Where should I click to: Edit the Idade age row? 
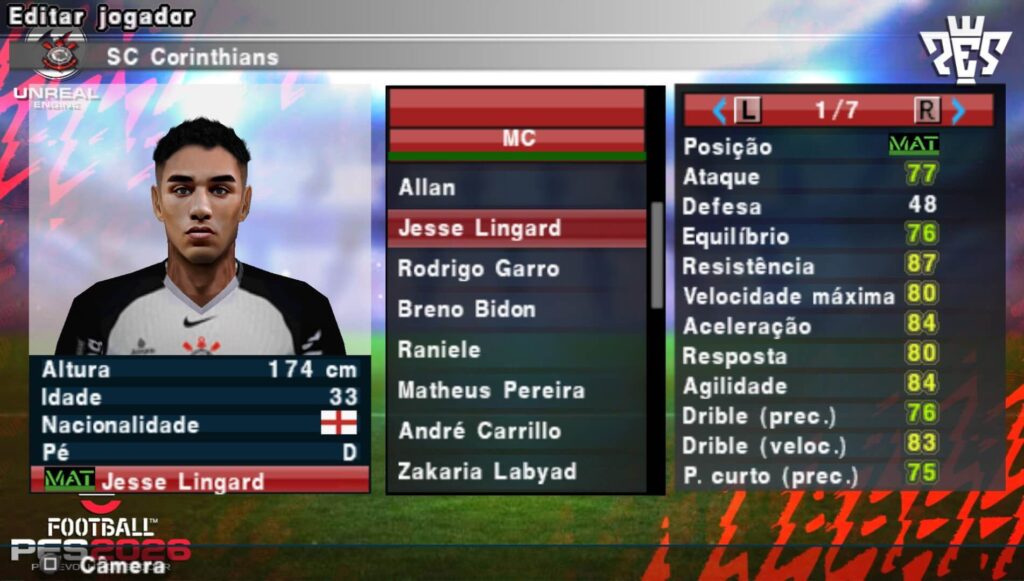tap(199, 397)
